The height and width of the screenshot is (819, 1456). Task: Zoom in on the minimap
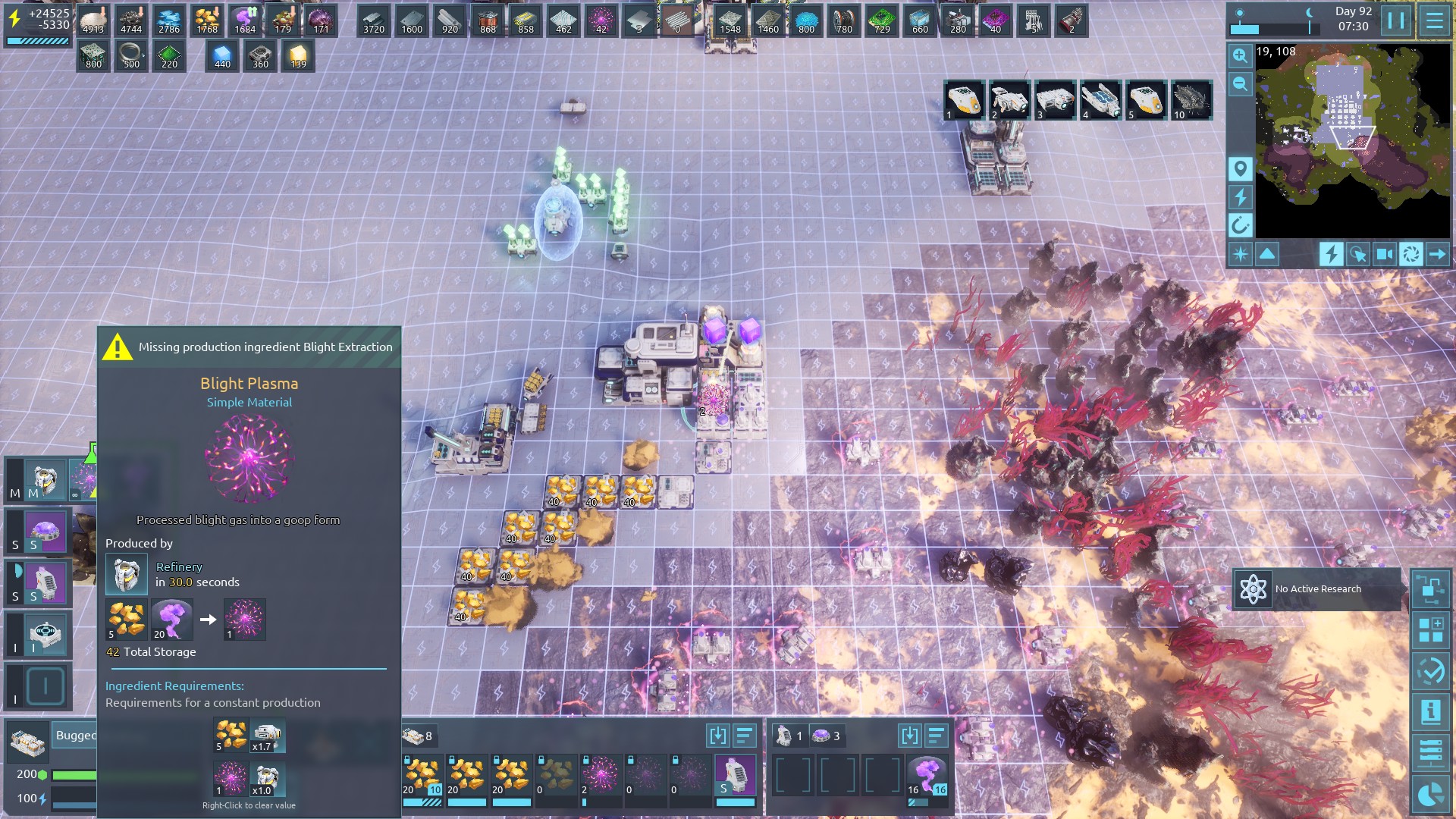[x=1240, y=55]
